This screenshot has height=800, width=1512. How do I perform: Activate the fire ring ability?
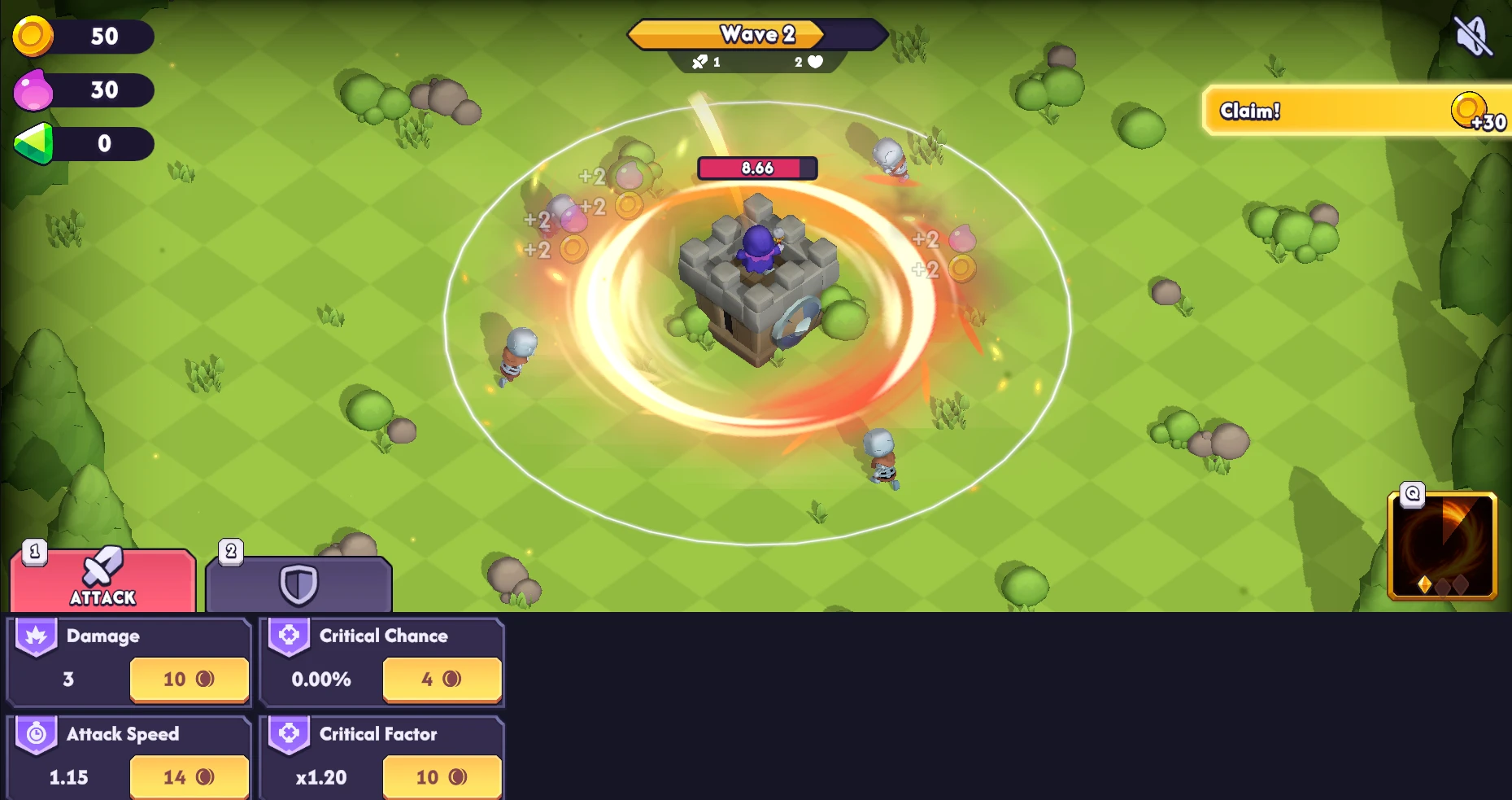1441,546
